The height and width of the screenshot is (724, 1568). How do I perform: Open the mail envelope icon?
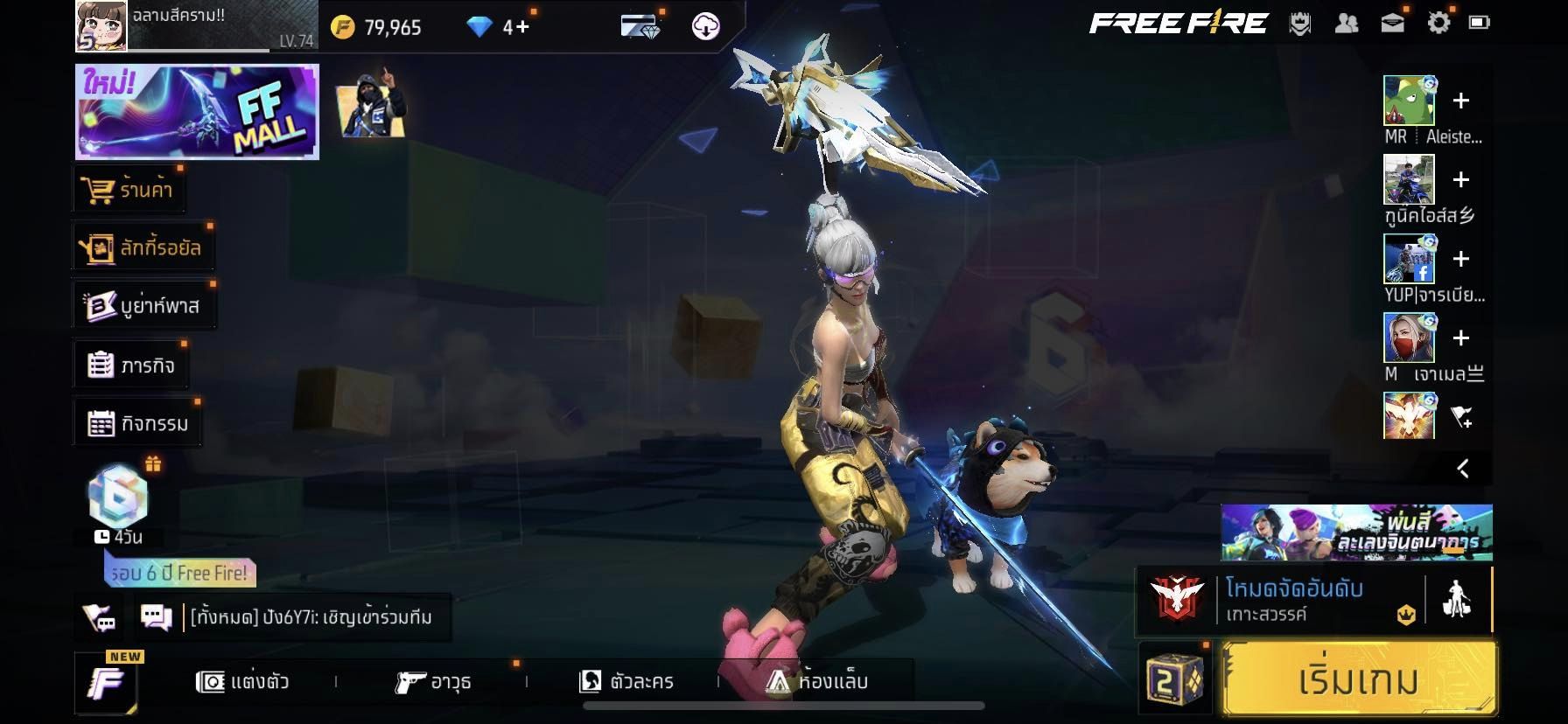coord(1392,24)
